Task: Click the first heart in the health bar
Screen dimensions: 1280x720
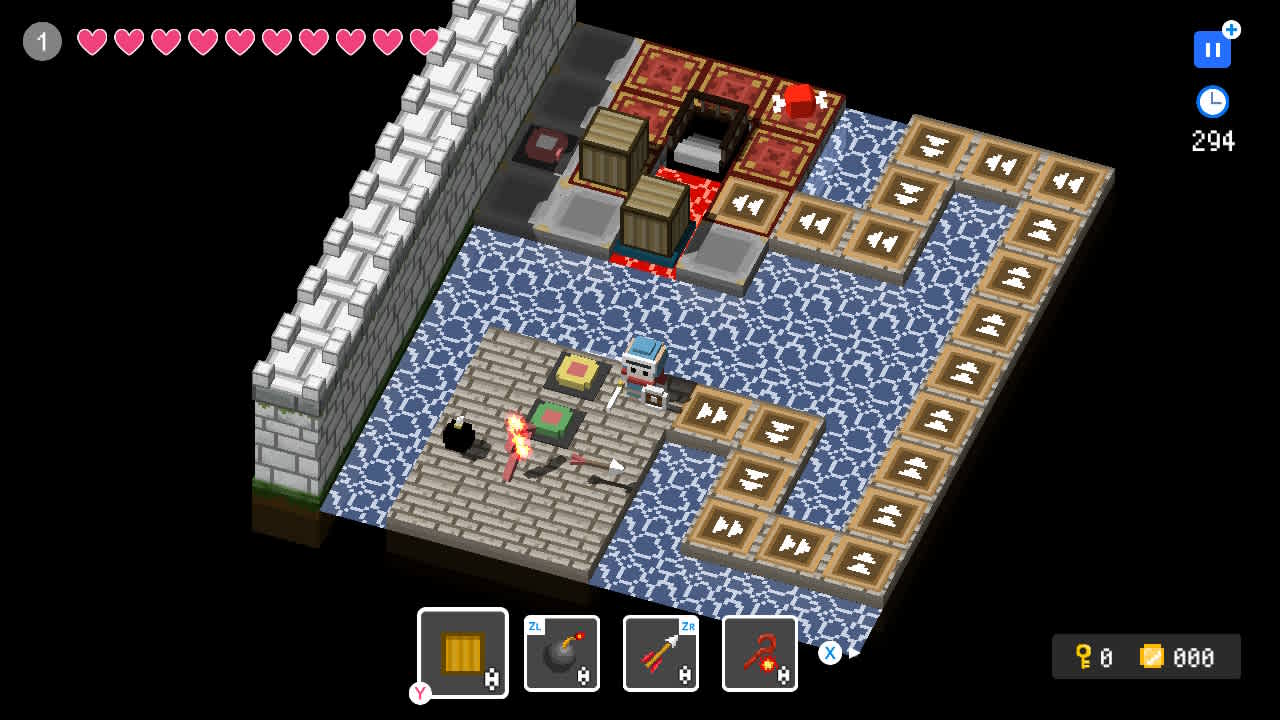Action: 93,41
